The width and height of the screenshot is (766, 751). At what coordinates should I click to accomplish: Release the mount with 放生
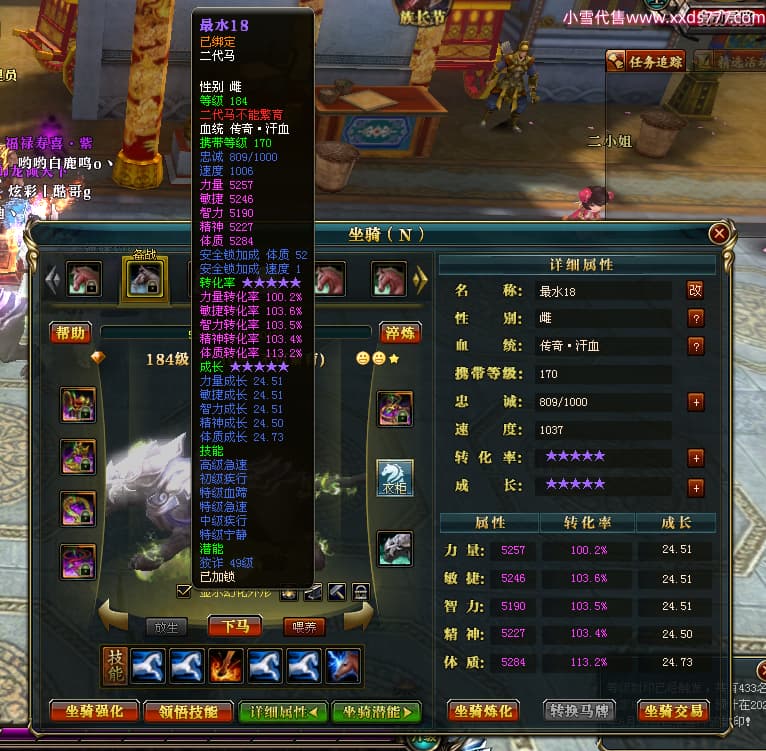click(166, 627)
